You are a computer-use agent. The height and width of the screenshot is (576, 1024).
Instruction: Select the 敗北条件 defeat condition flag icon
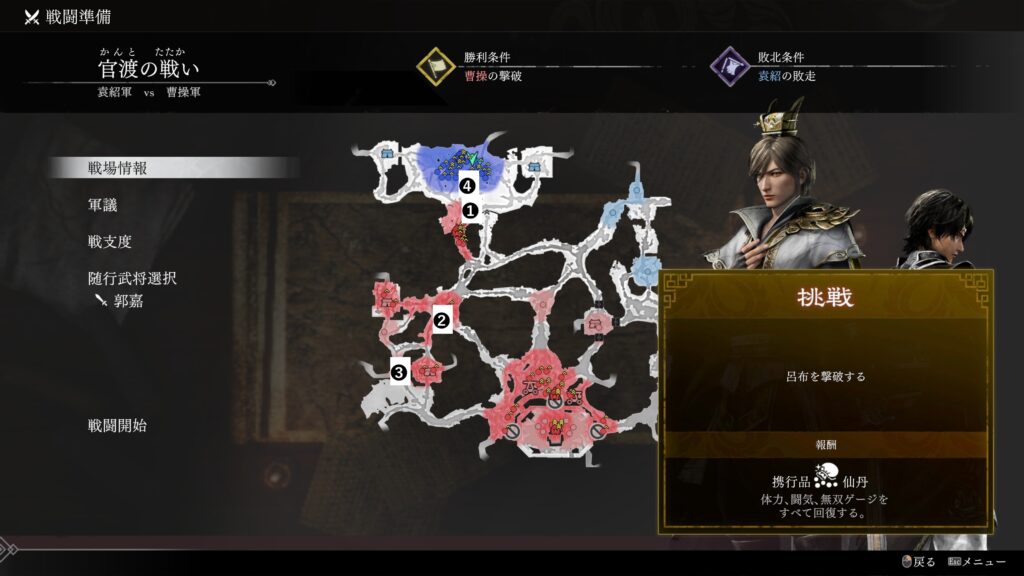coord(729,67)
